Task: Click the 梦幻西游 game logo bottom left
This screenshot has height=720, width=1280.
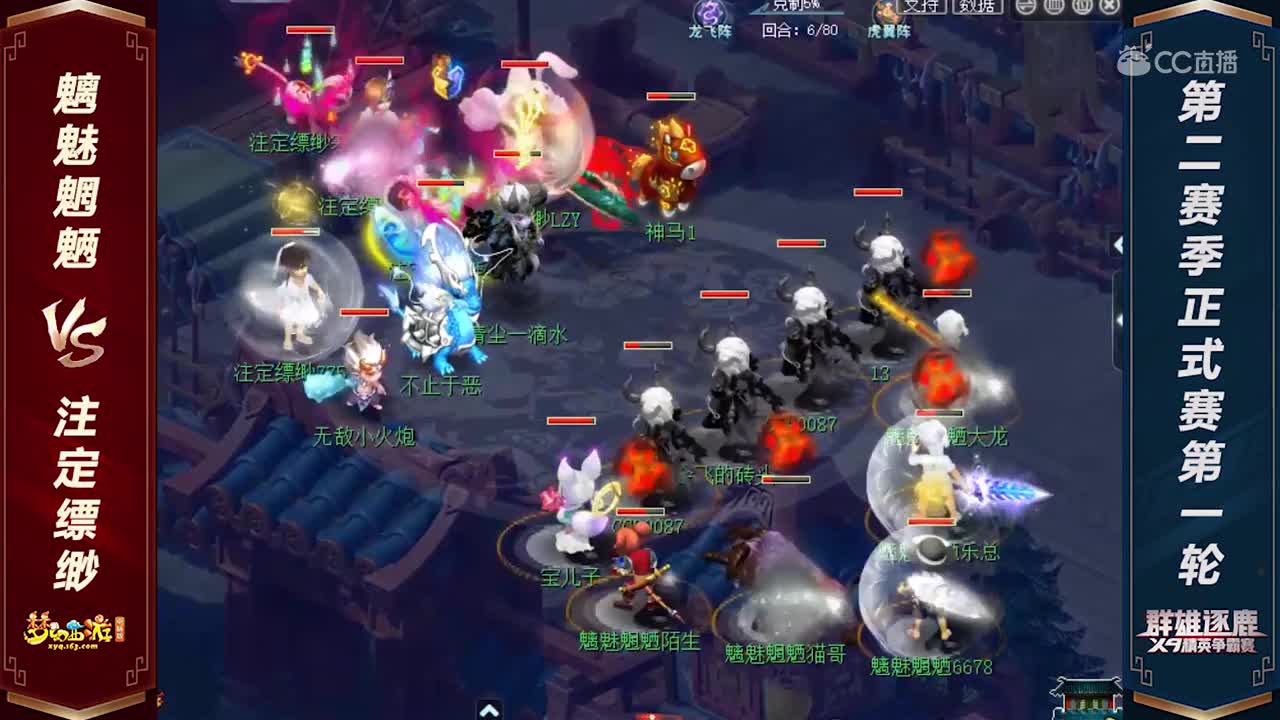Action: click(x=68, y=630)
